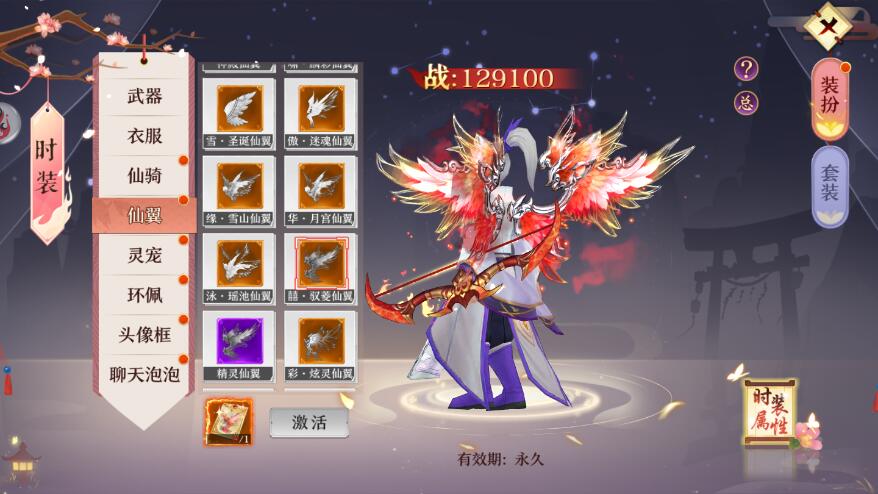This screenshot has height=494, width=878.
Task: Select the 武器 category
Action: pos(144,96)
